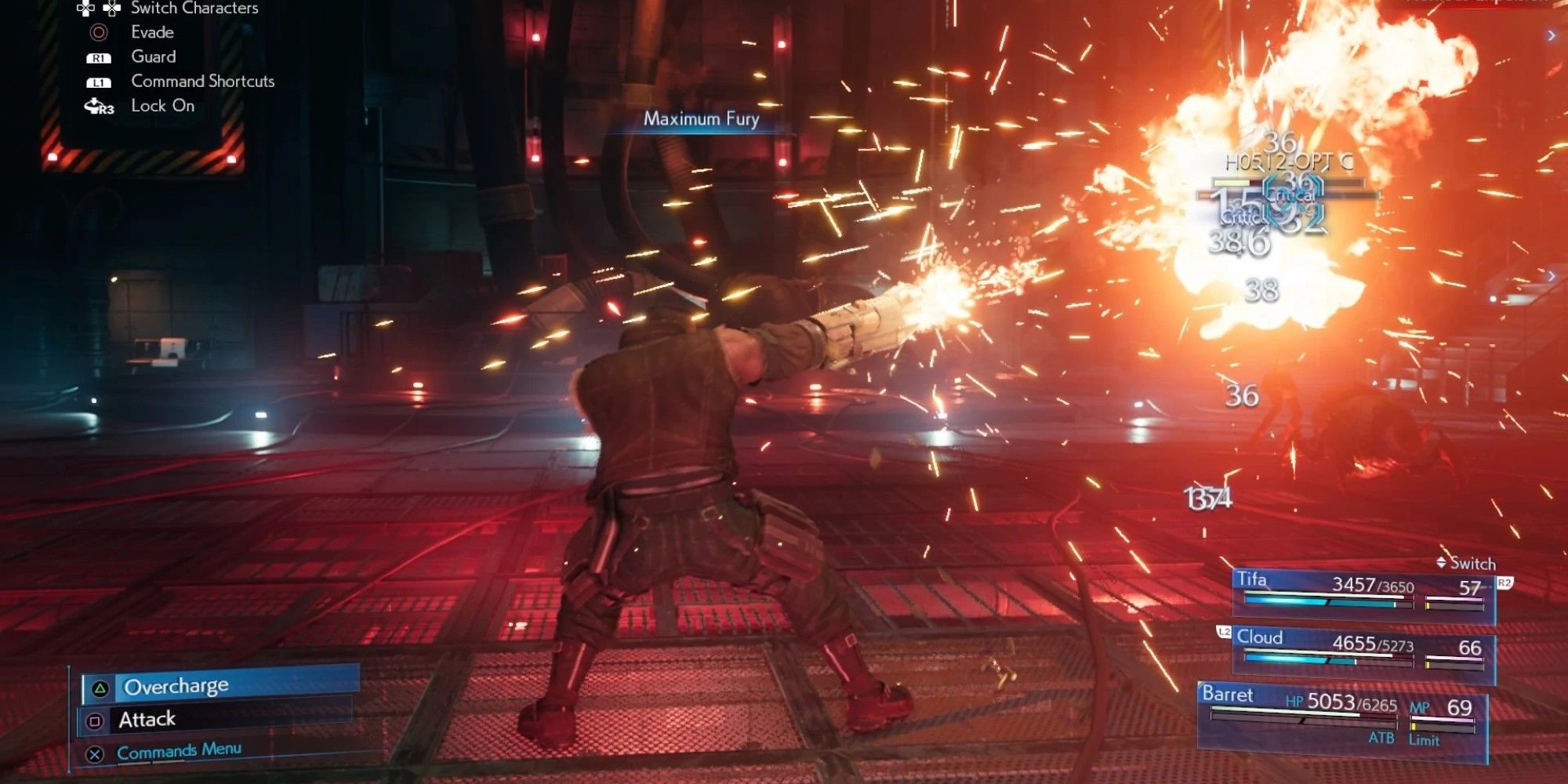
Task: Select the L1 Command Shortcuts icon
Action: pyautogui.click(x=99, y=84)
